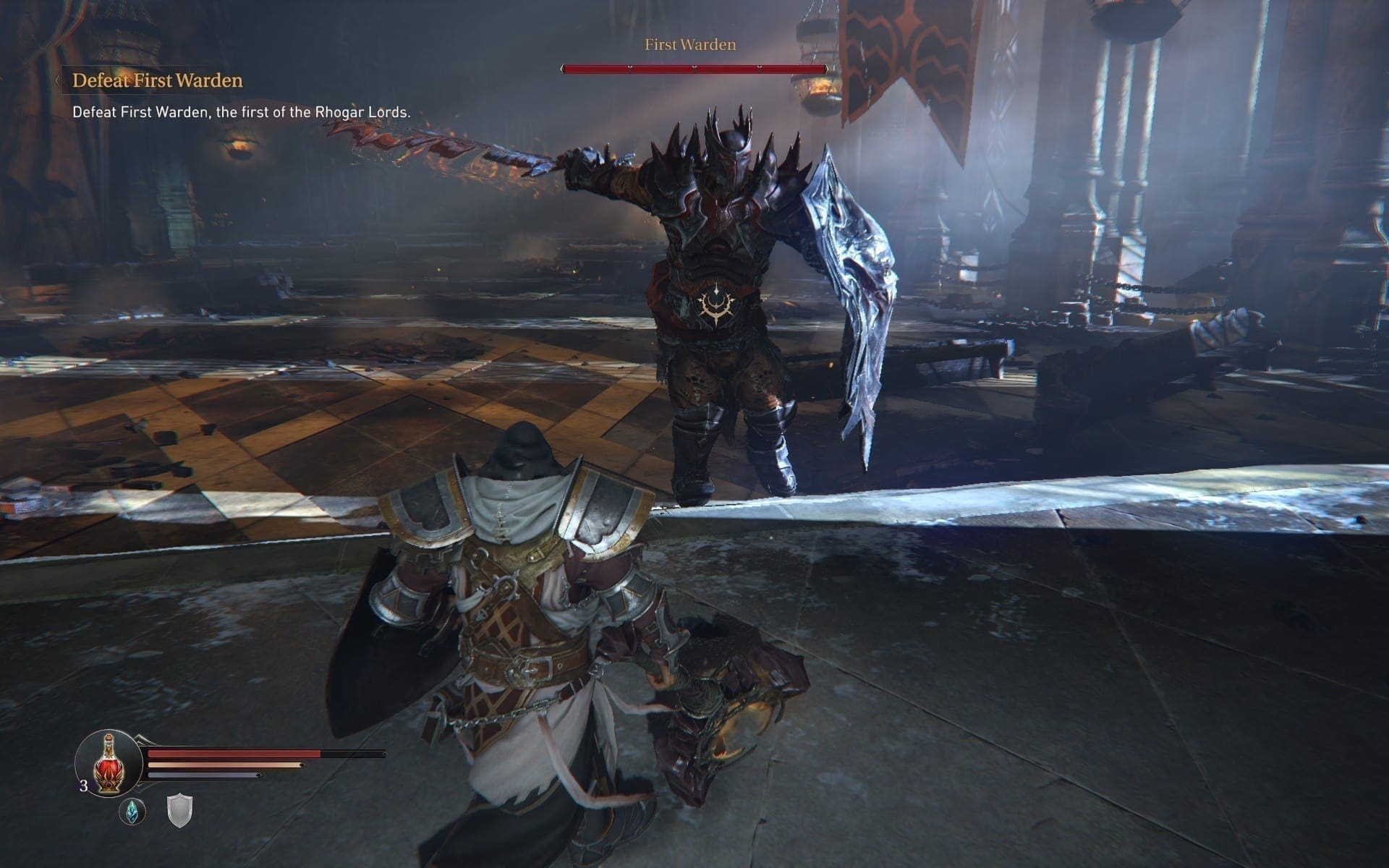Click the blue crystal shard icon
1389x868 pixels.
coord(132,812)
